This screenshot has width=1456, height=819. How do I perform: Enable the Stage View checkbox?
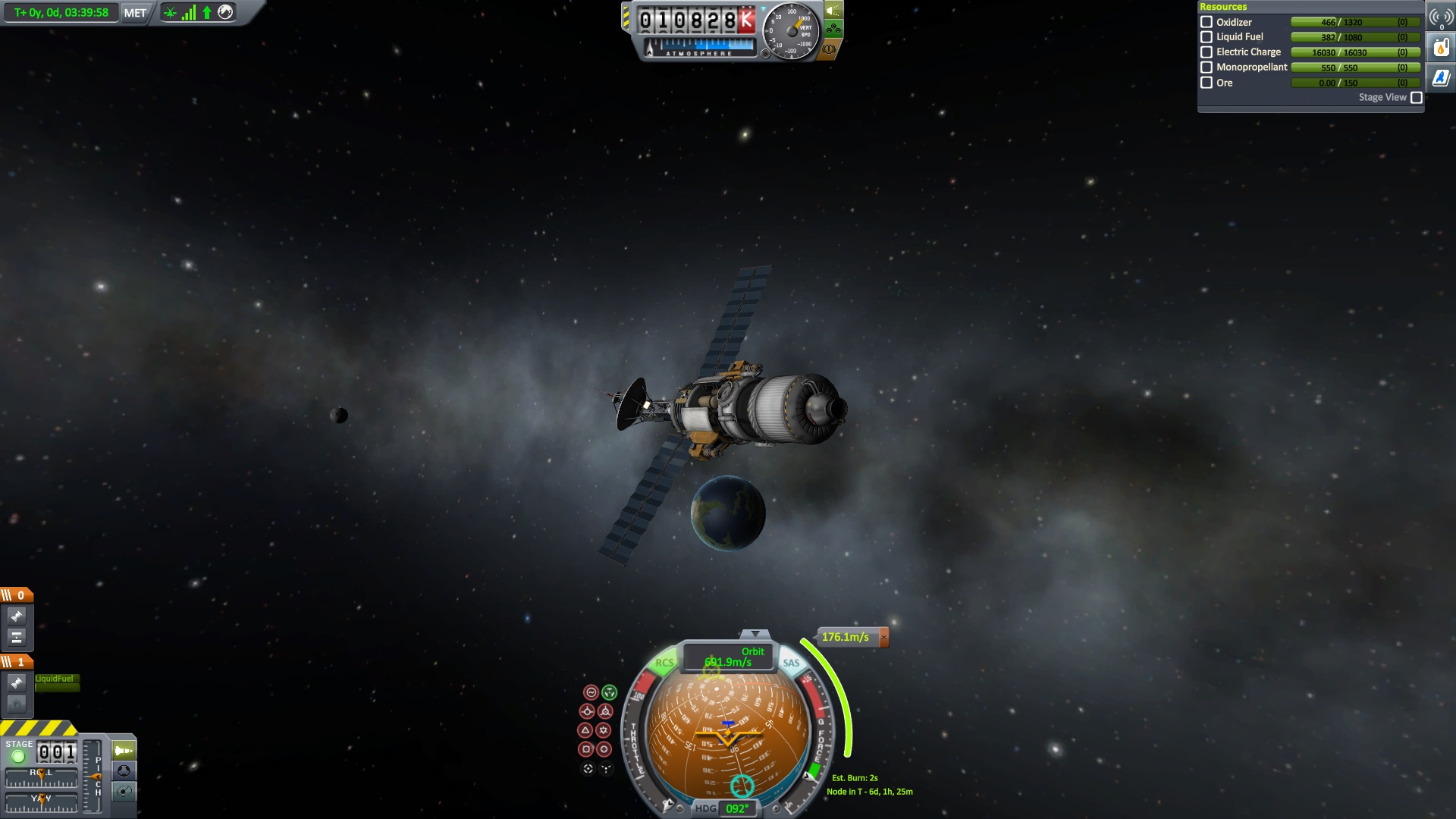(1416, 98)
